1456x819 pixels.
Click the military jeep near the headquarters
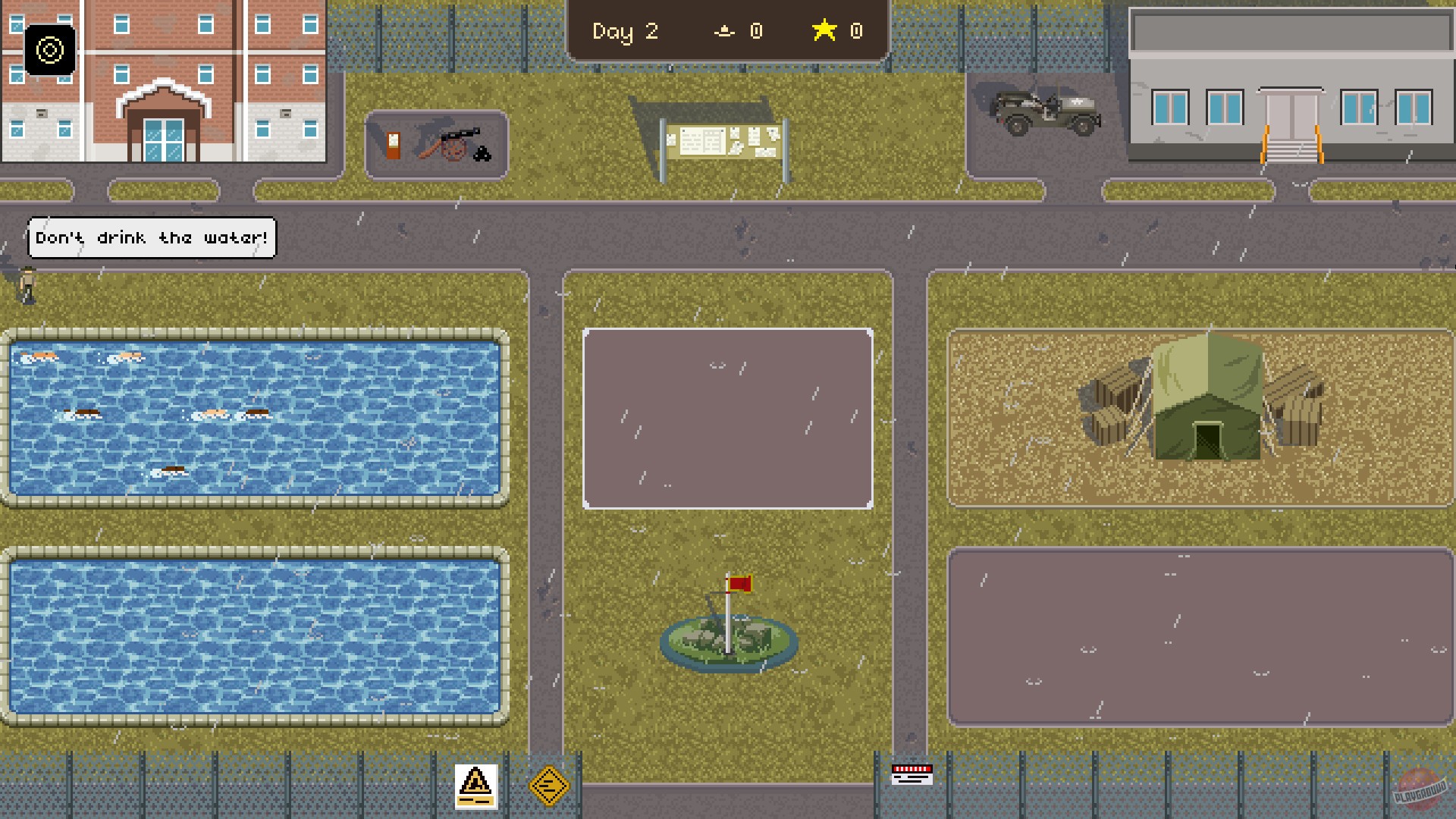click(1041, 110)
